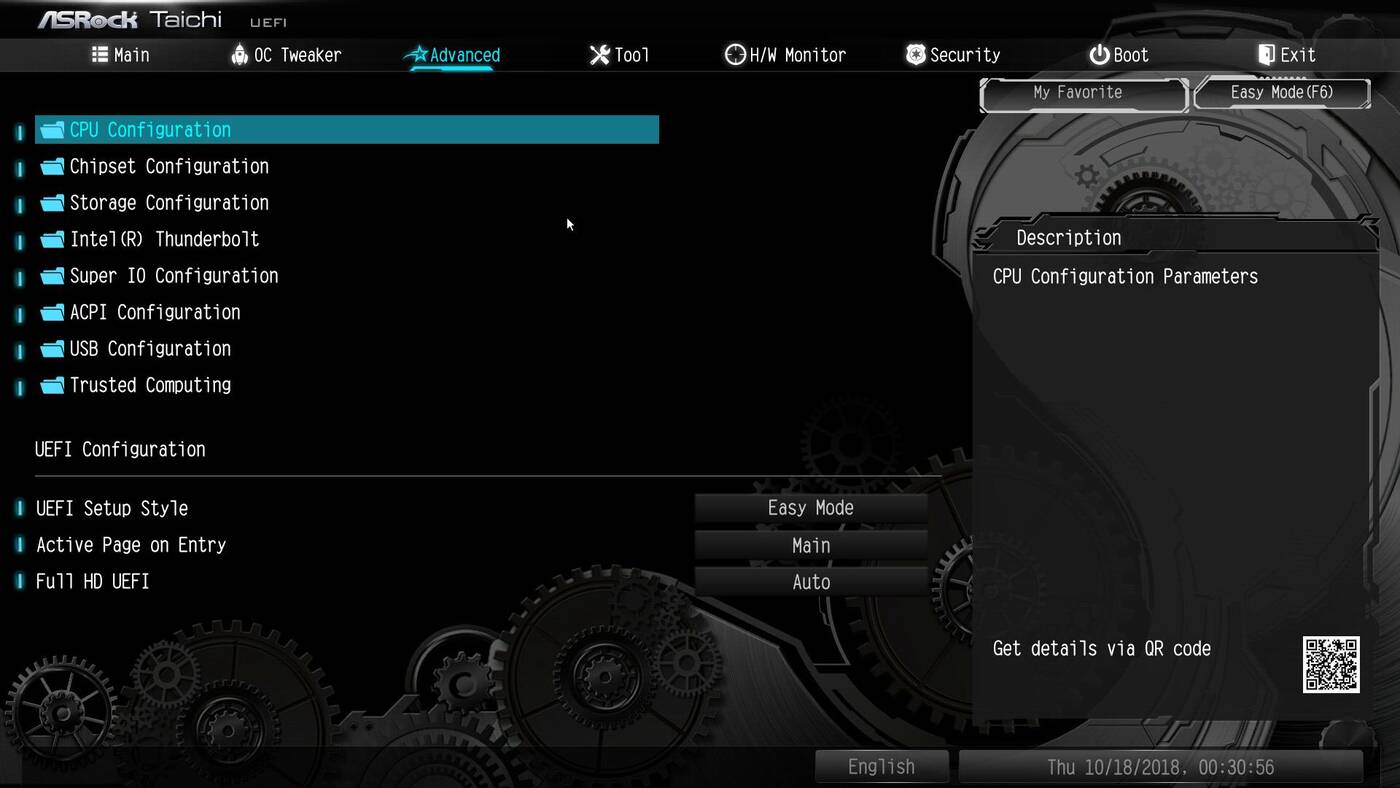
Task: Select the Exit tab
Action: (1286, 55)
